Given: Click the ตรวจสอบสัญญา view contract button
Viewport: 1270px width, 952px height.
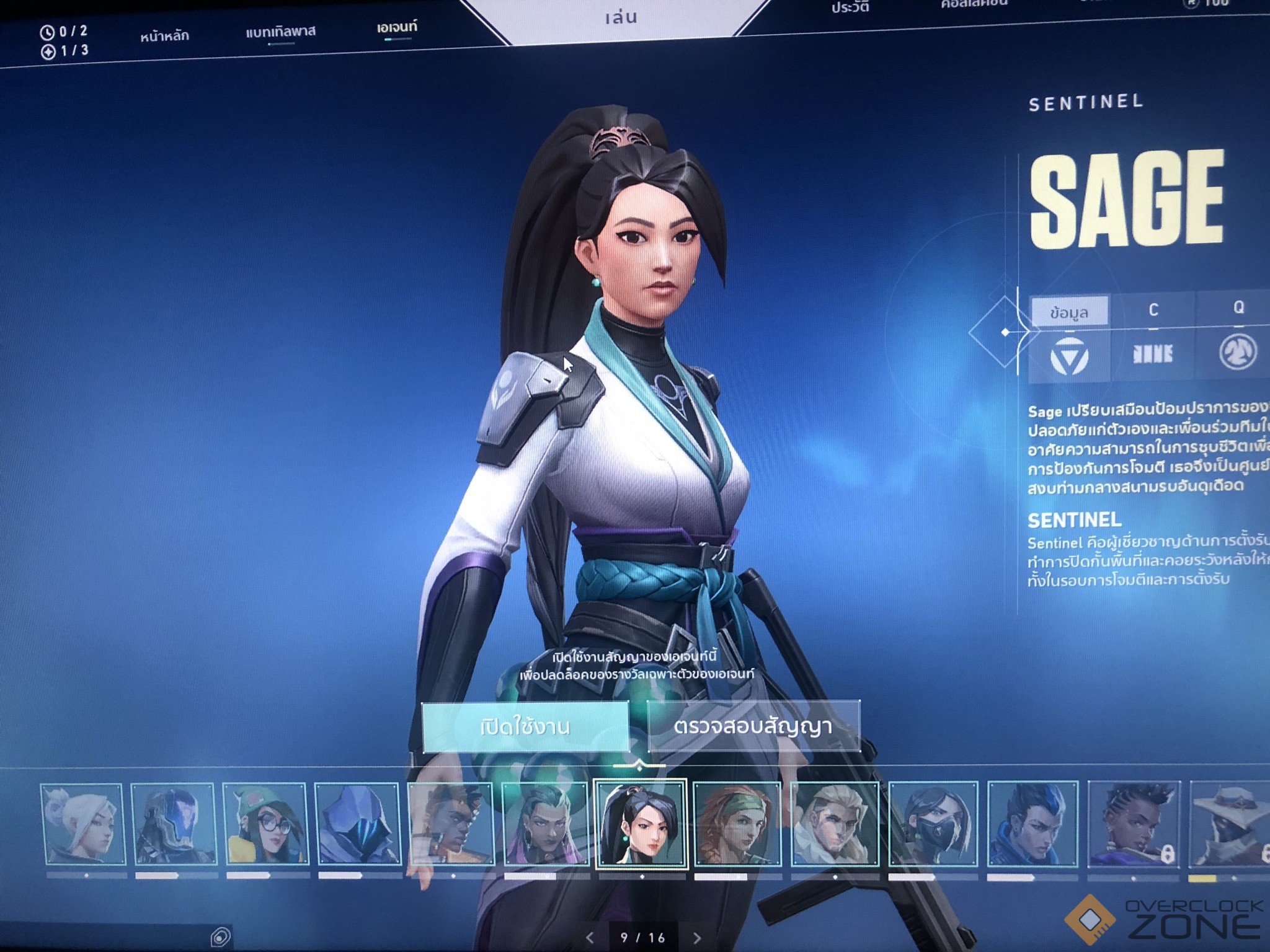Looking at the screenshot, I should (x=753, y=726).
